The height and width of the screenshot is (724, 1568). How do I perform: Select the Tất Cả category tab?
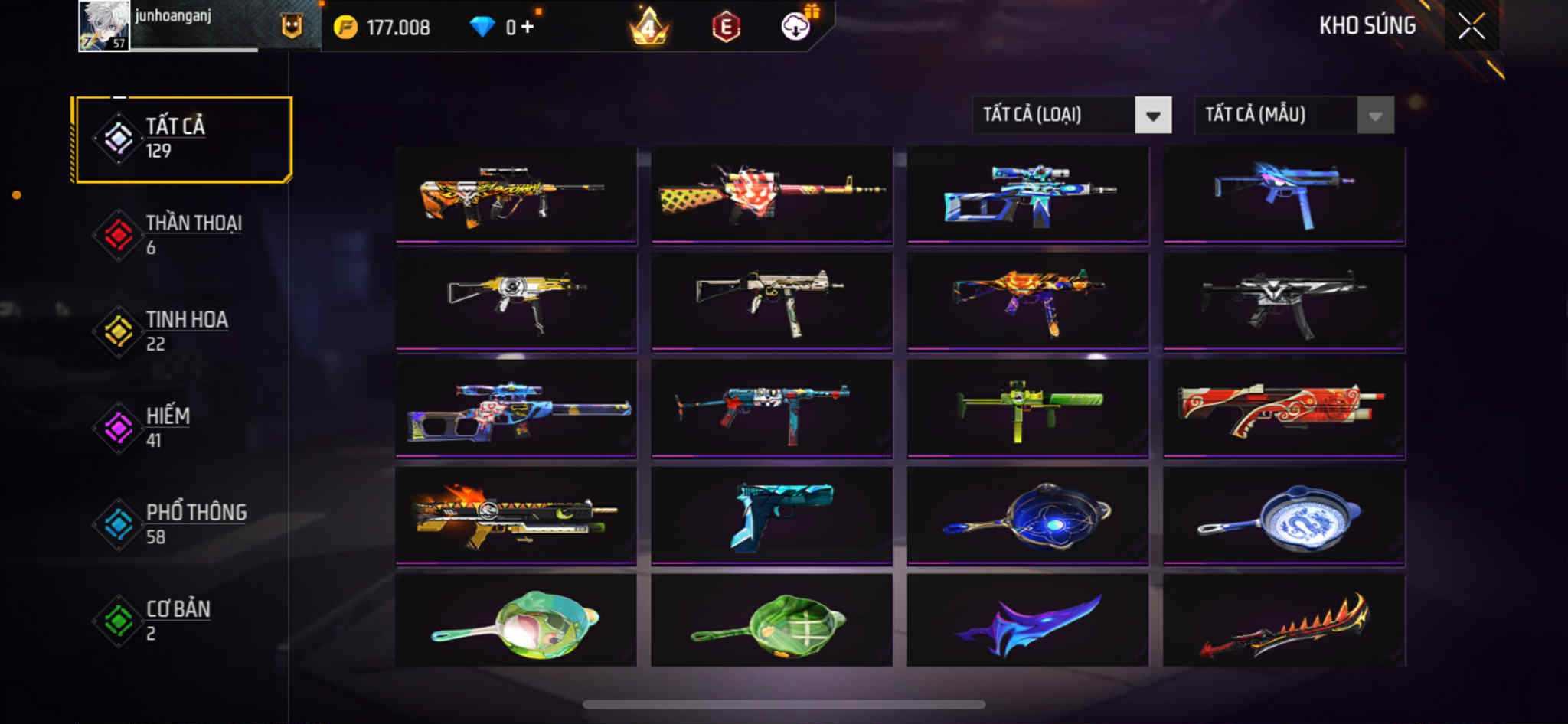point(182,139)
